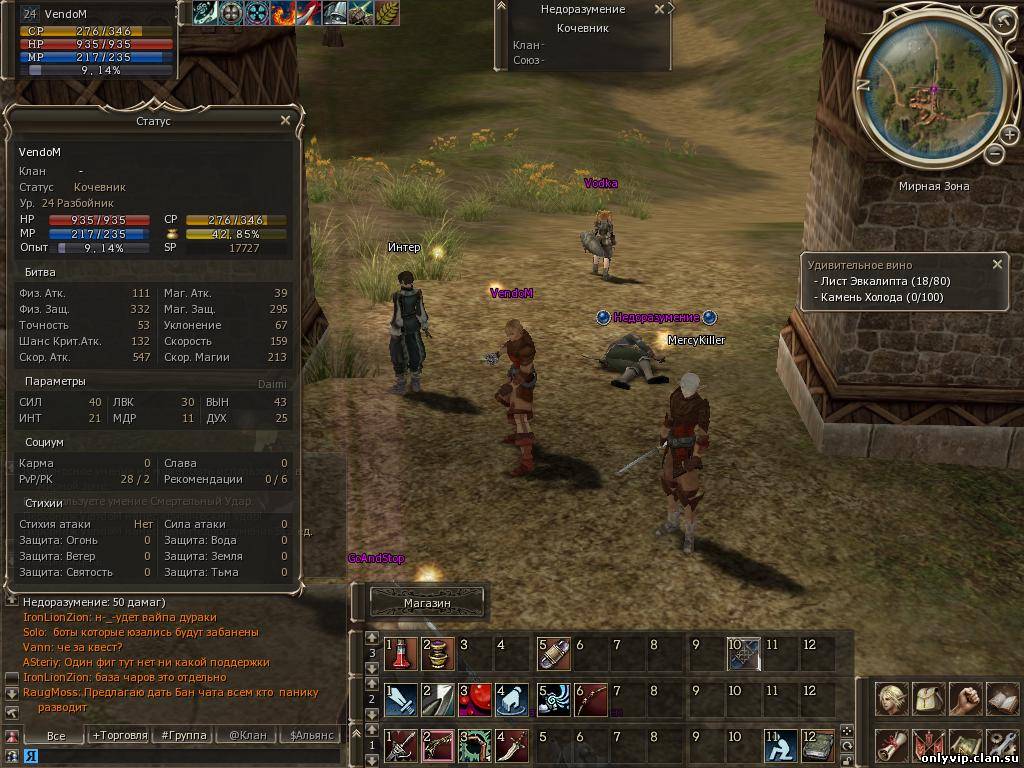Switch to the #Группа chat tab

[x=184, y=735]
